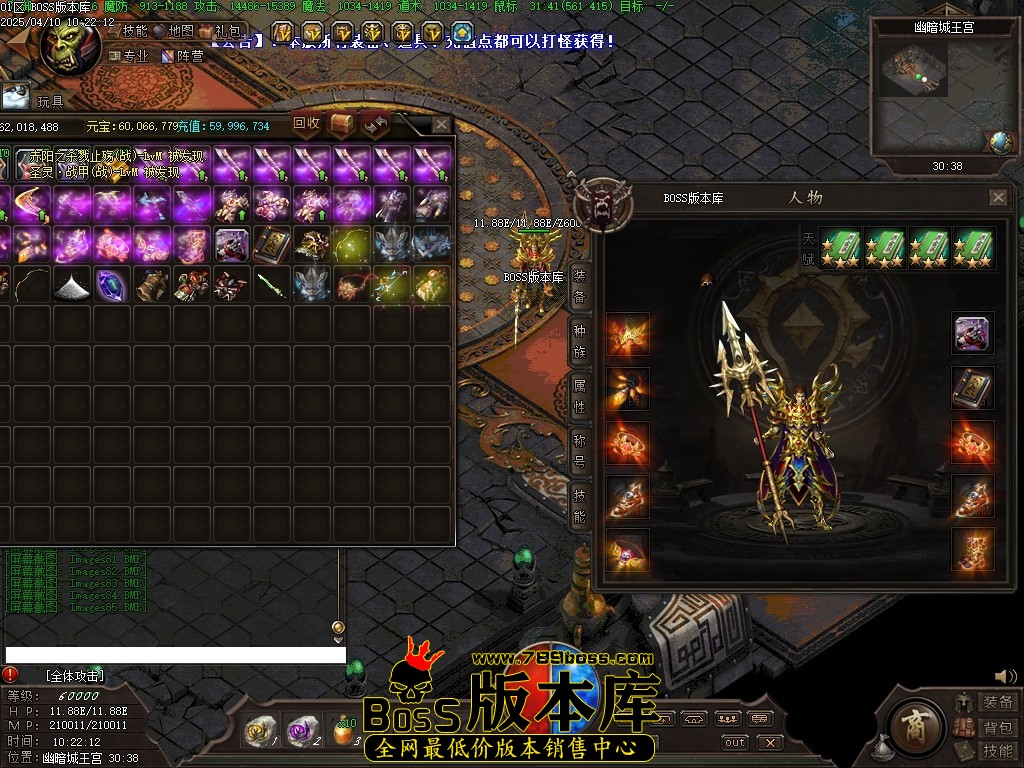Switch to the 装备 equipment tab
This screenshot has width=1024, height=768.
pyautogui.click(x=579, y=286)
